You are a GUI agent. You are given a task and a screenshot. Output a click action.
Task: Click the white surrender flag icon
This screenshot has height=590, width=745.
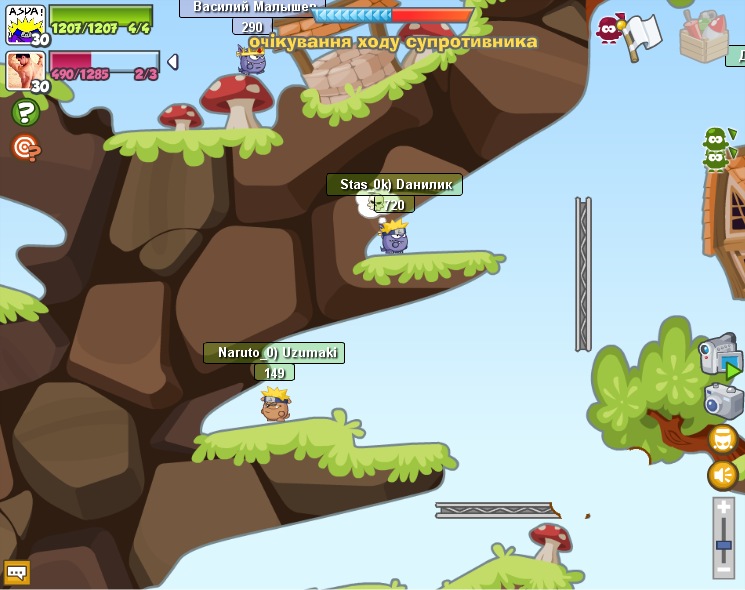tap(641, 36)
